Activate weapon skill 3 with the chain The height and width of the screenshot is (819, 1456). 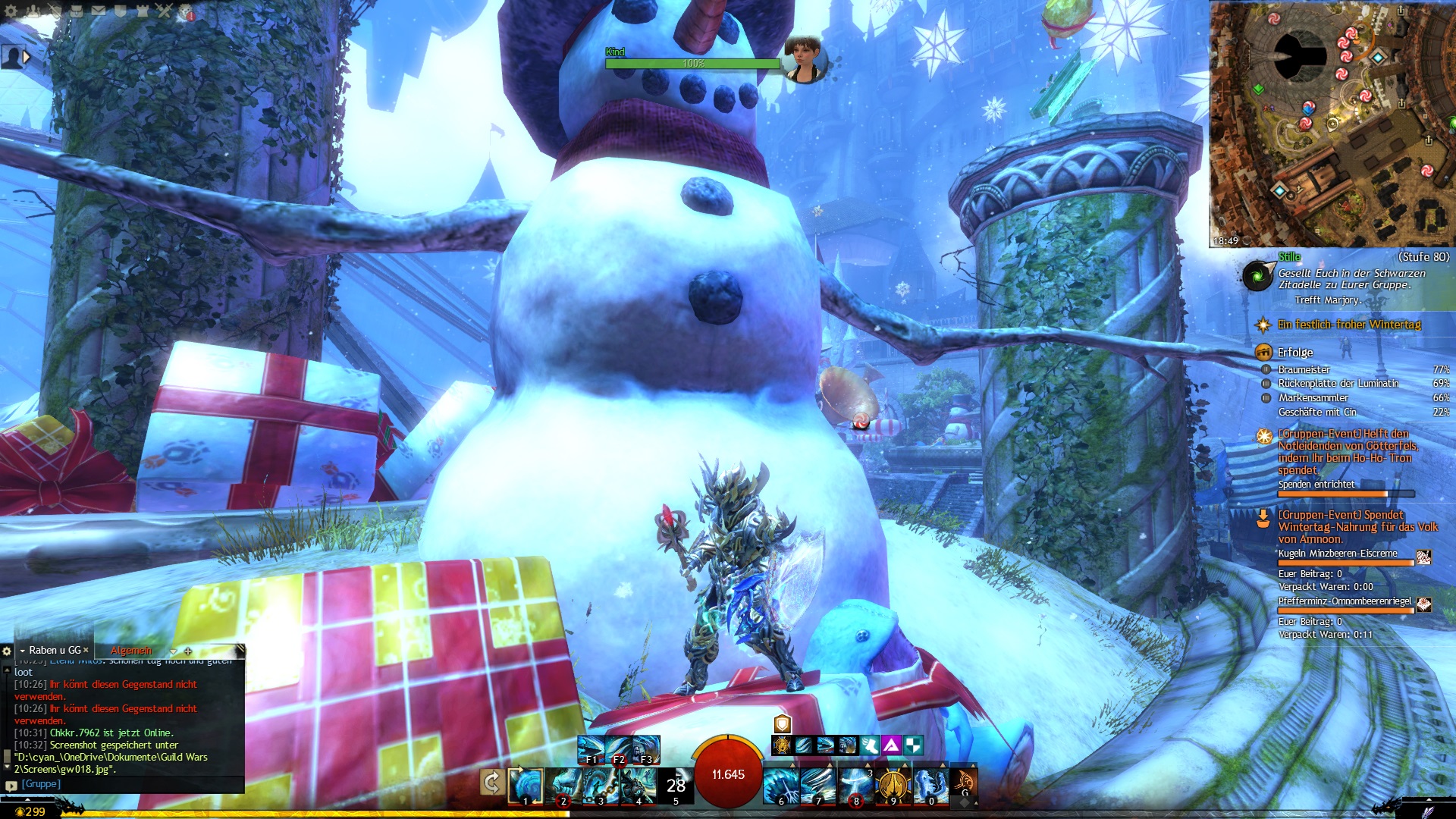coord(601,786)
